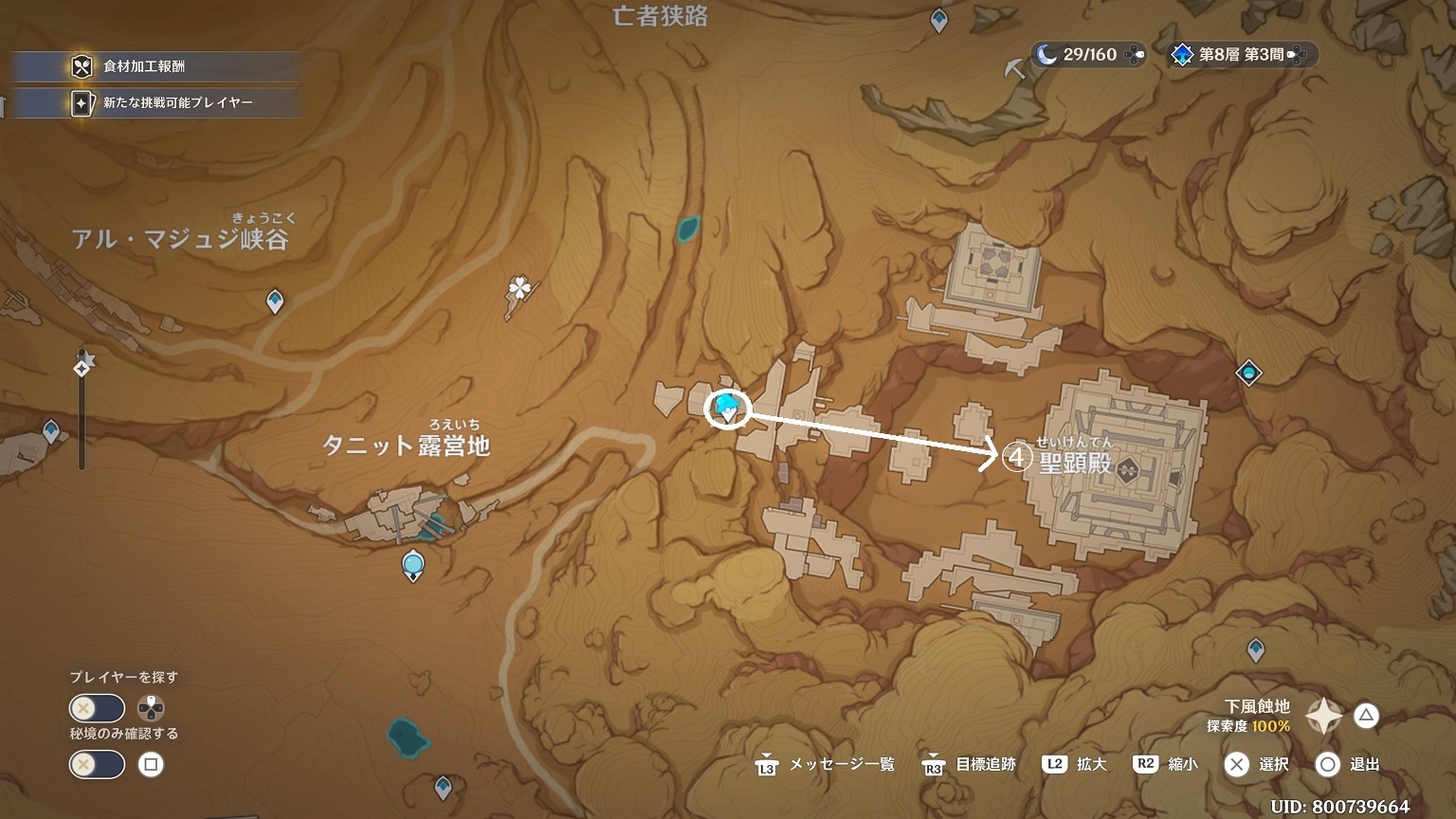Screen dimensions: 1456x819
Task: Toggle the 秘境のみ確認する switch
Action: 97,764
